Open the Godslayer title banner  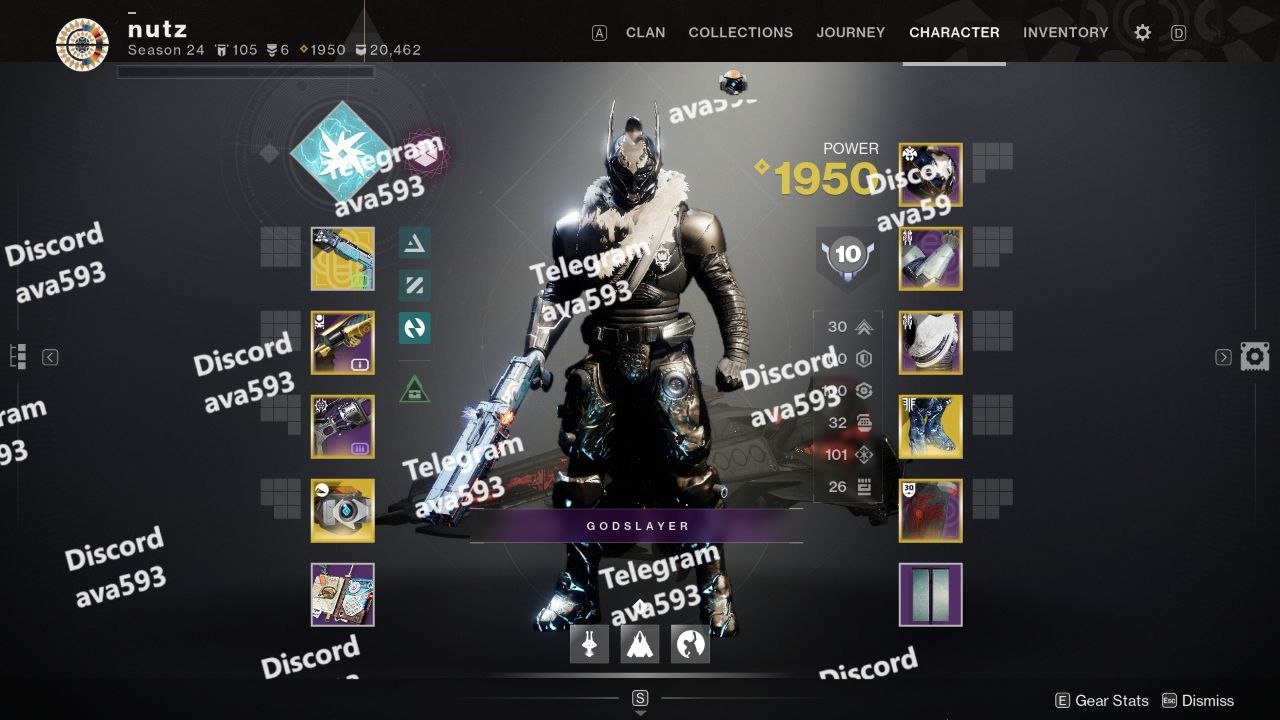637,526
